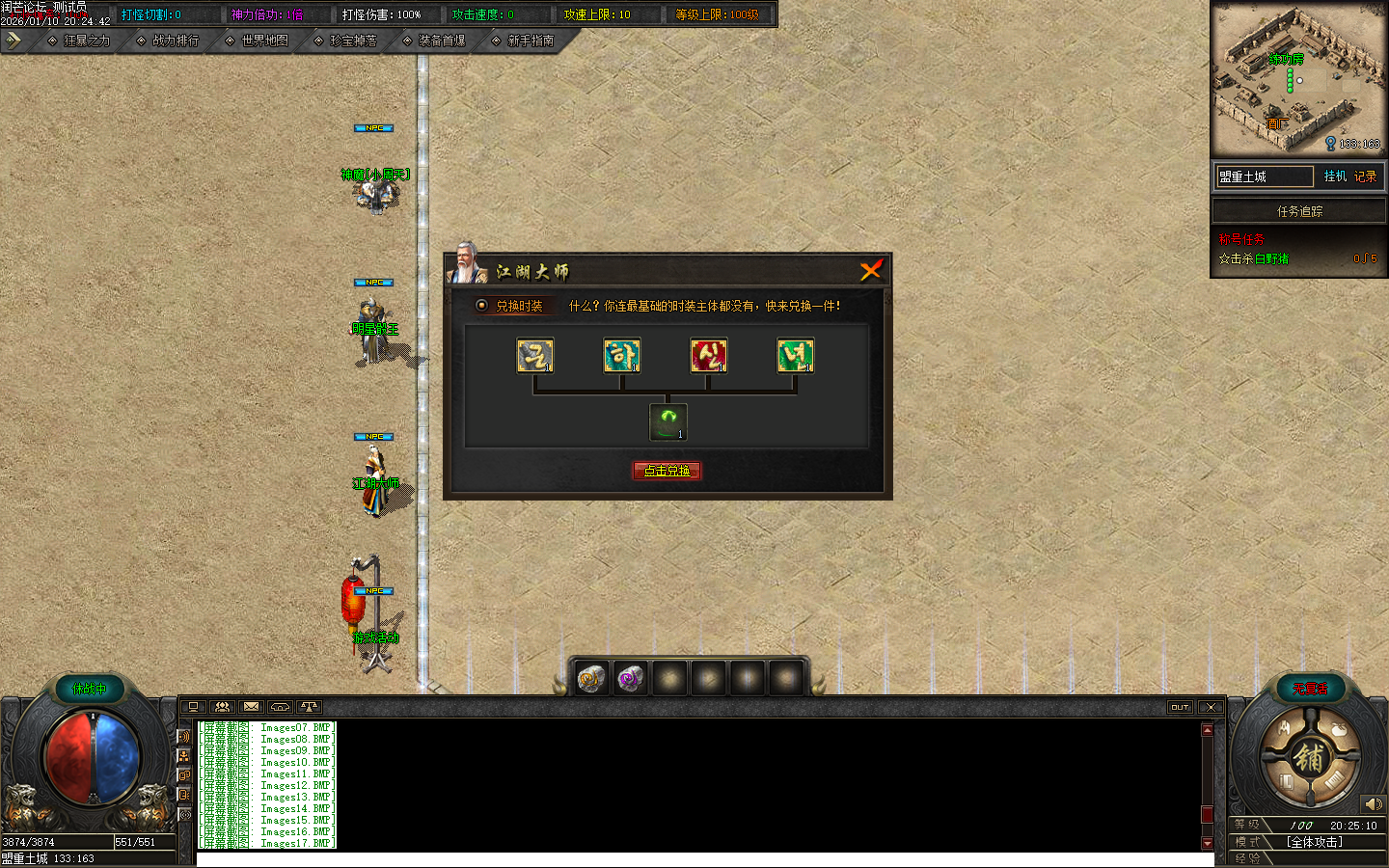Collapse the 任务追踪 quest tracker
Viewport: 1389px width, 868px height.
1298,210
